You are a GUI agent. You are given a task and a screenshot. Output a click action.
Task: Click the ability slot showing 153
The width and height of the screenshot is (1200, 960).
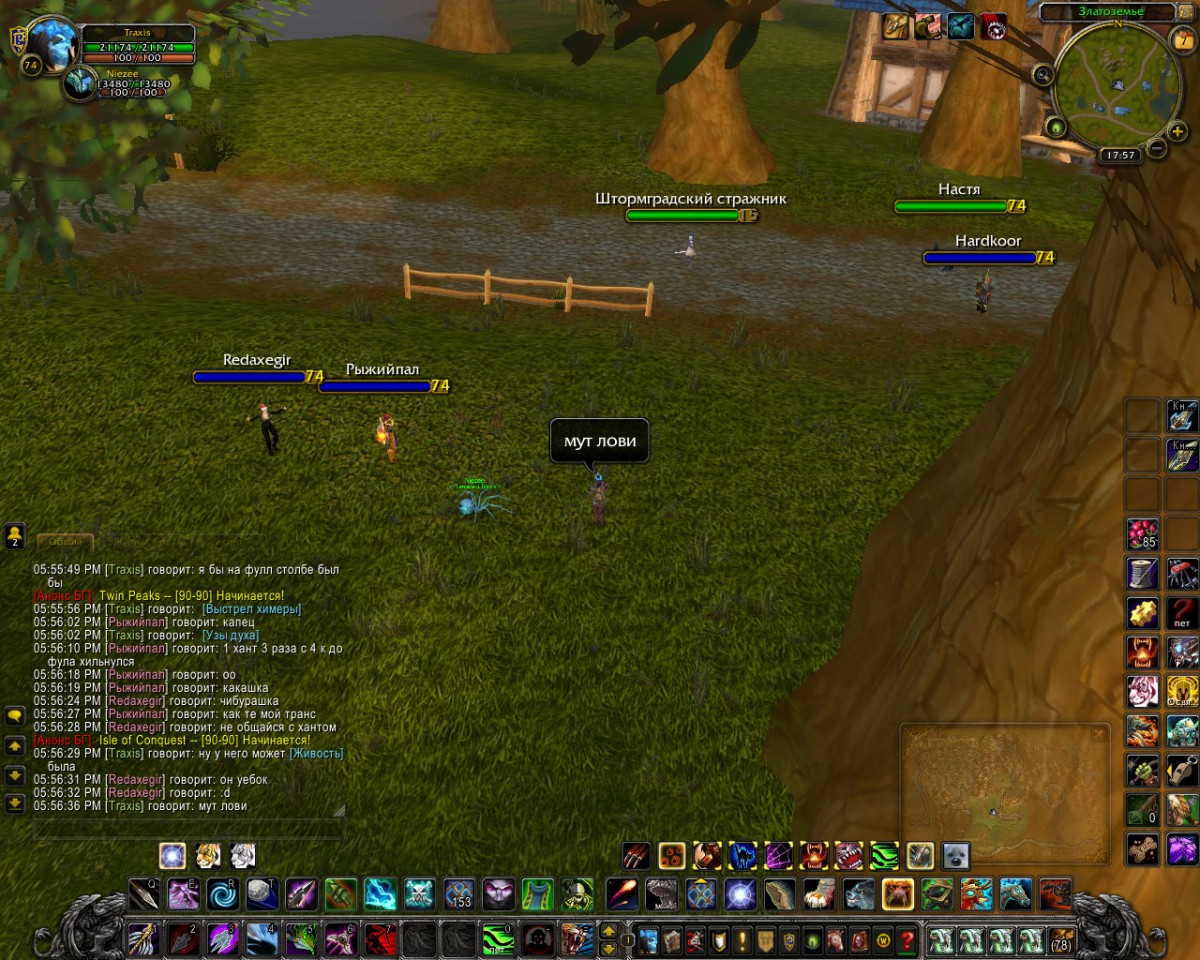[x=459, y=892]
